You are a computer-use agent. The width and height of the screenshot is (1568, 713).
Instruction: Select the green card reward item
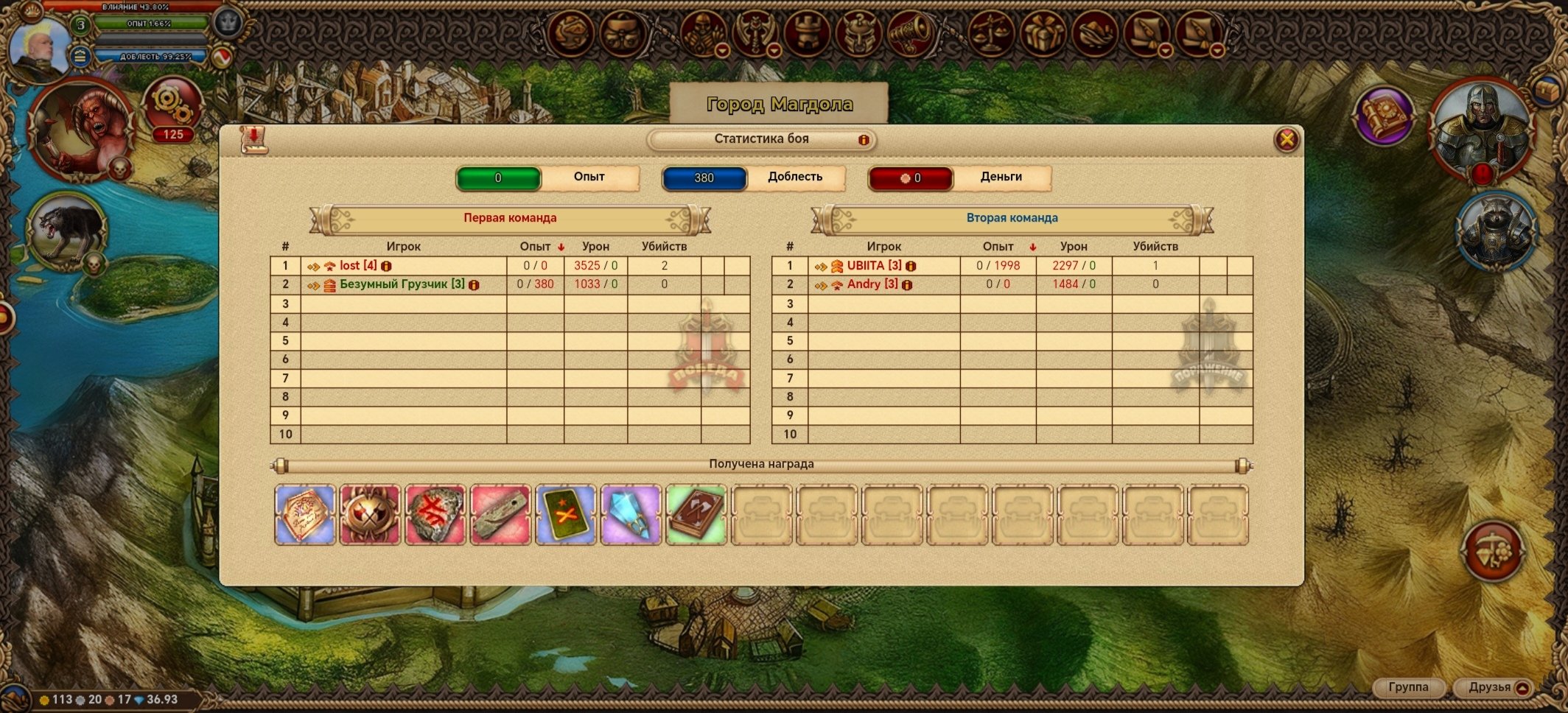tap(565, 515)
